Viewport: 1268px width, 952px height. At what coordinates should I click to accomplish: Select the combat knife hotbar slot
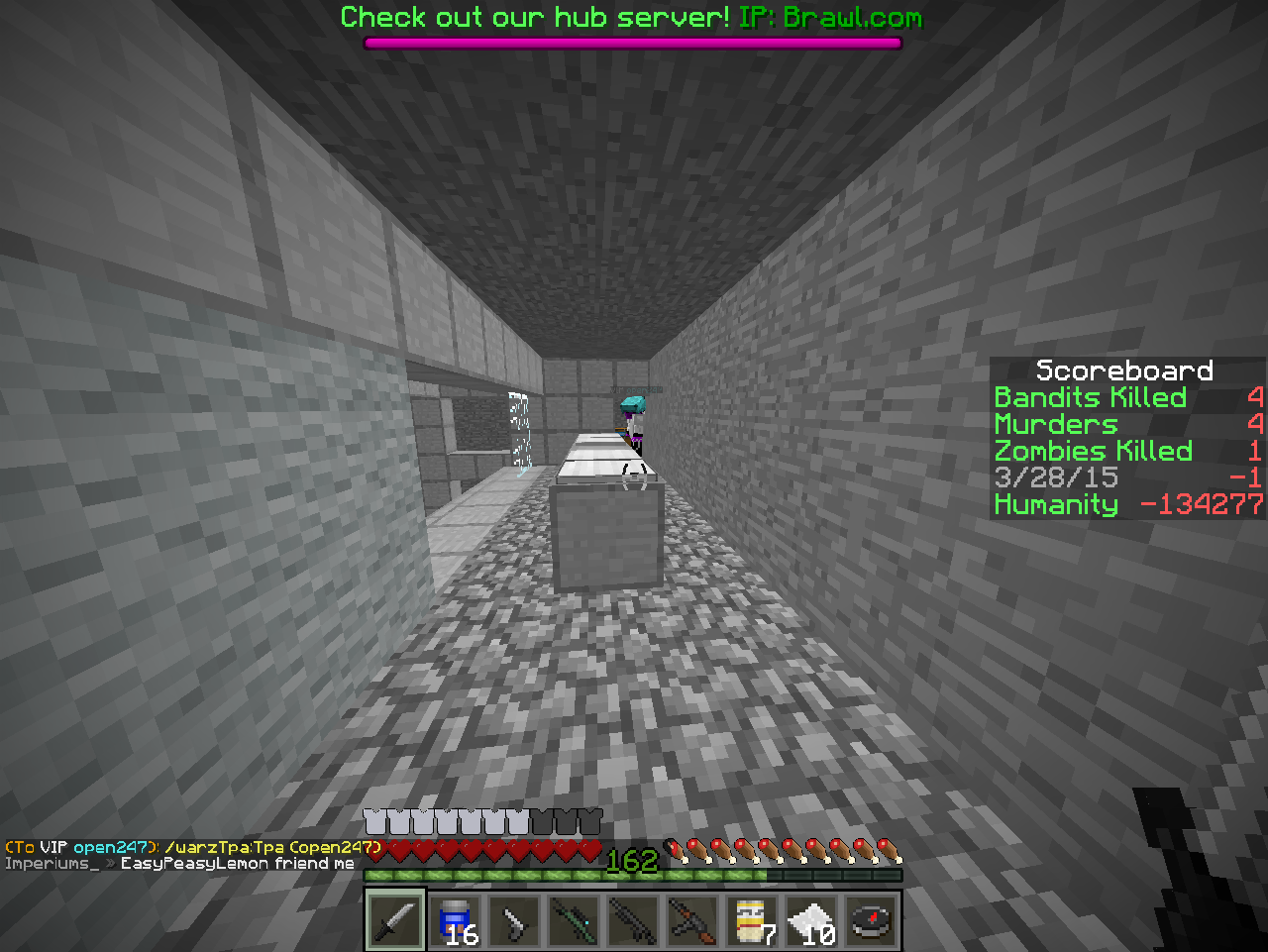[396, 920]
